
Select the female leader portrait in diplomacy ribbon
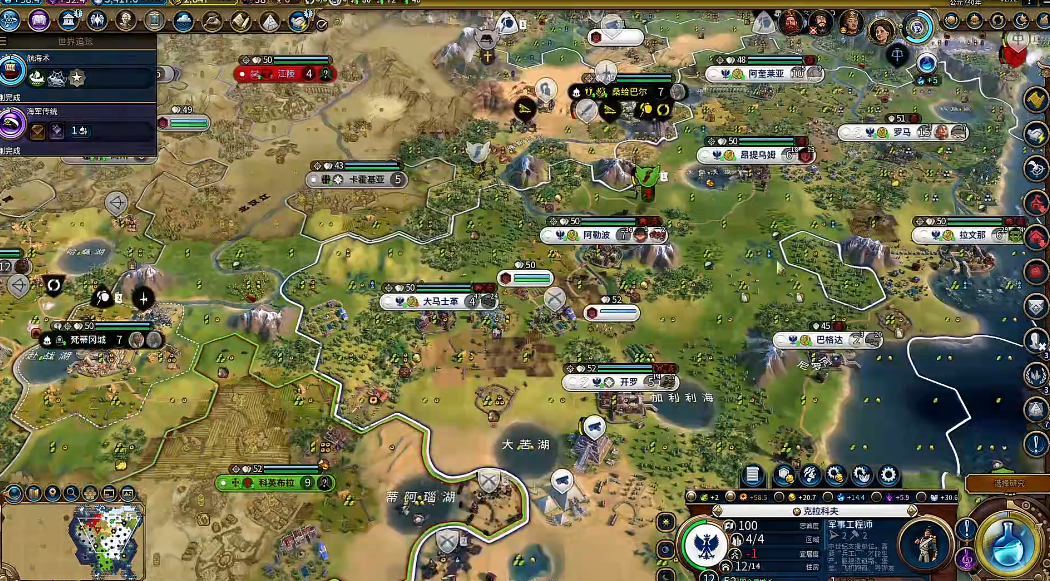pos(882,30)
